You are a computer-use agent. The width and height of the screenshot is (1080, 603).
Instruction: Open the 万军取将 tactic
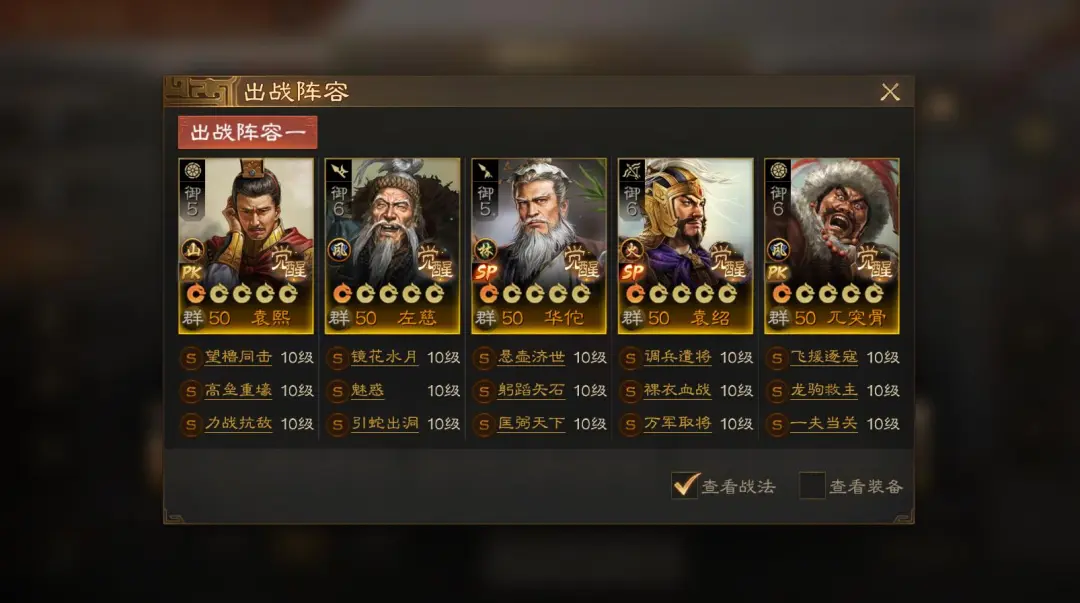(x=677, y=423)
